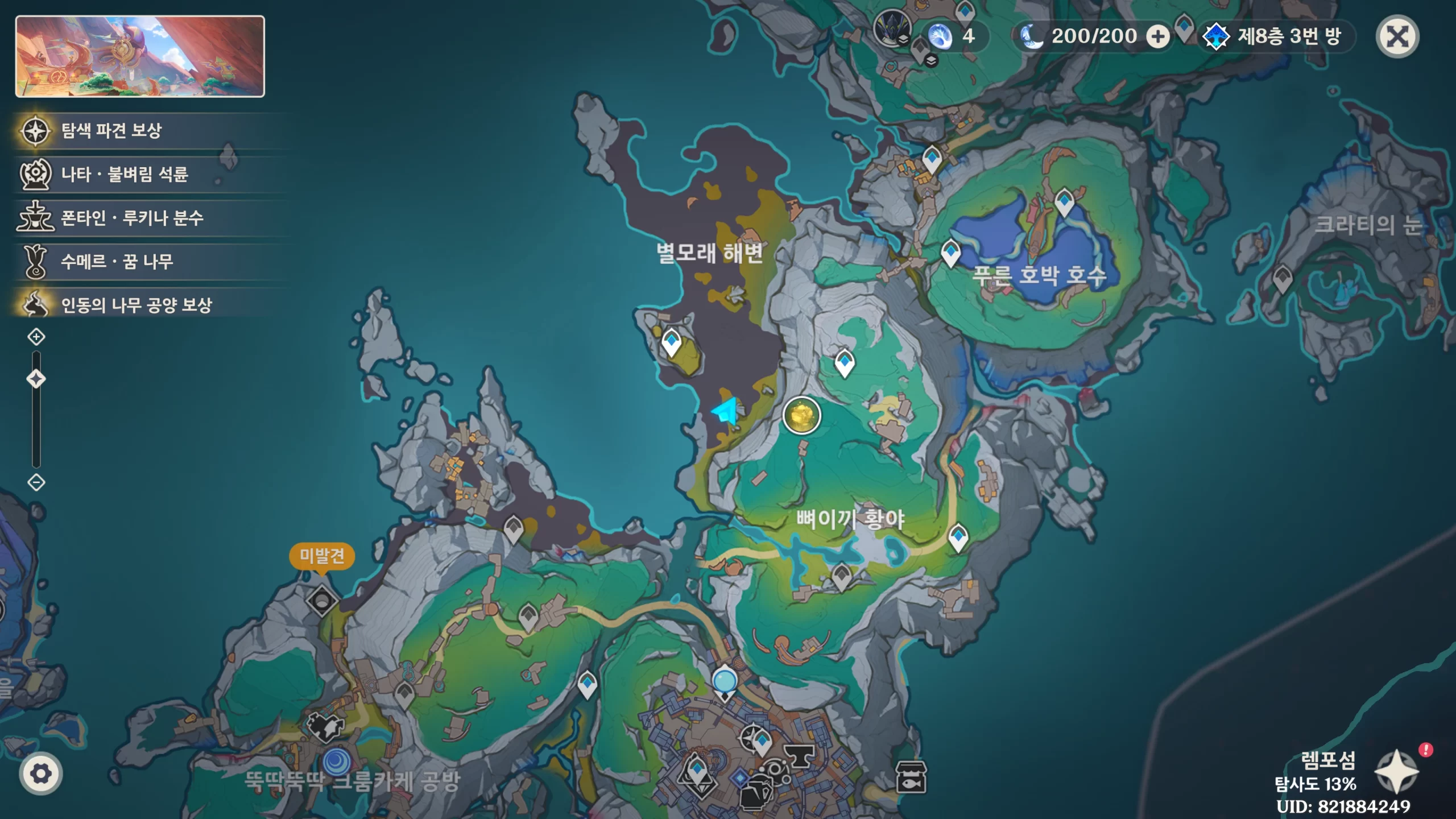Close the map with the X button
Screen dimensions: 1456x819
[1397, 37]
